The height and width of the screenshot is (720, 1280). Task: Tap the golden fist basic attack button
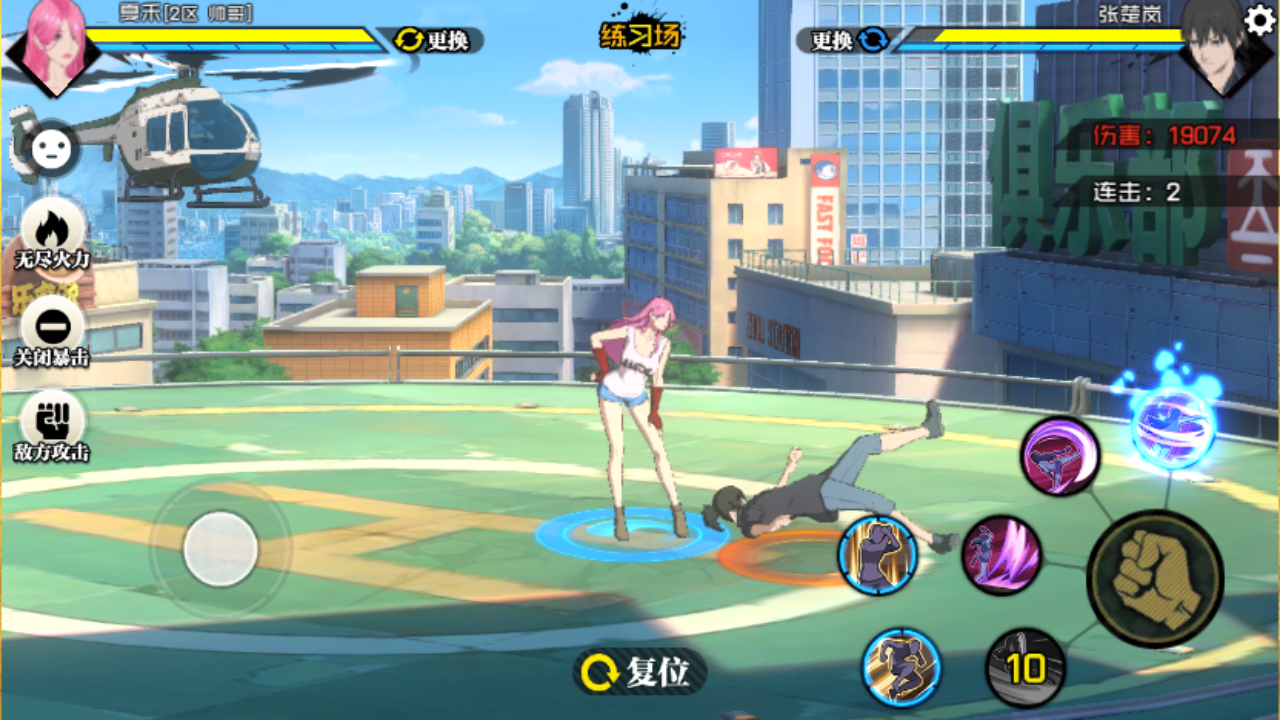[1155, 578]
